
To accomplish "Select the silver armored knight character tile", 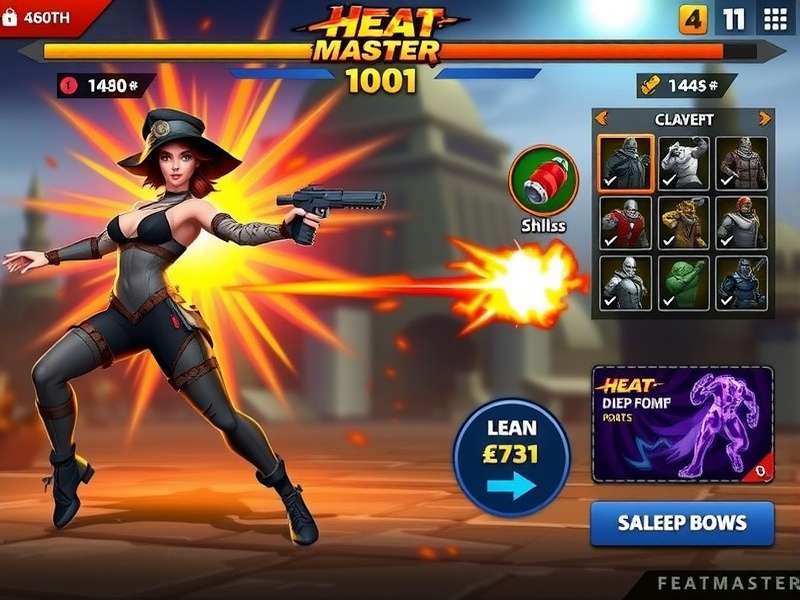I will click(626, 282).
